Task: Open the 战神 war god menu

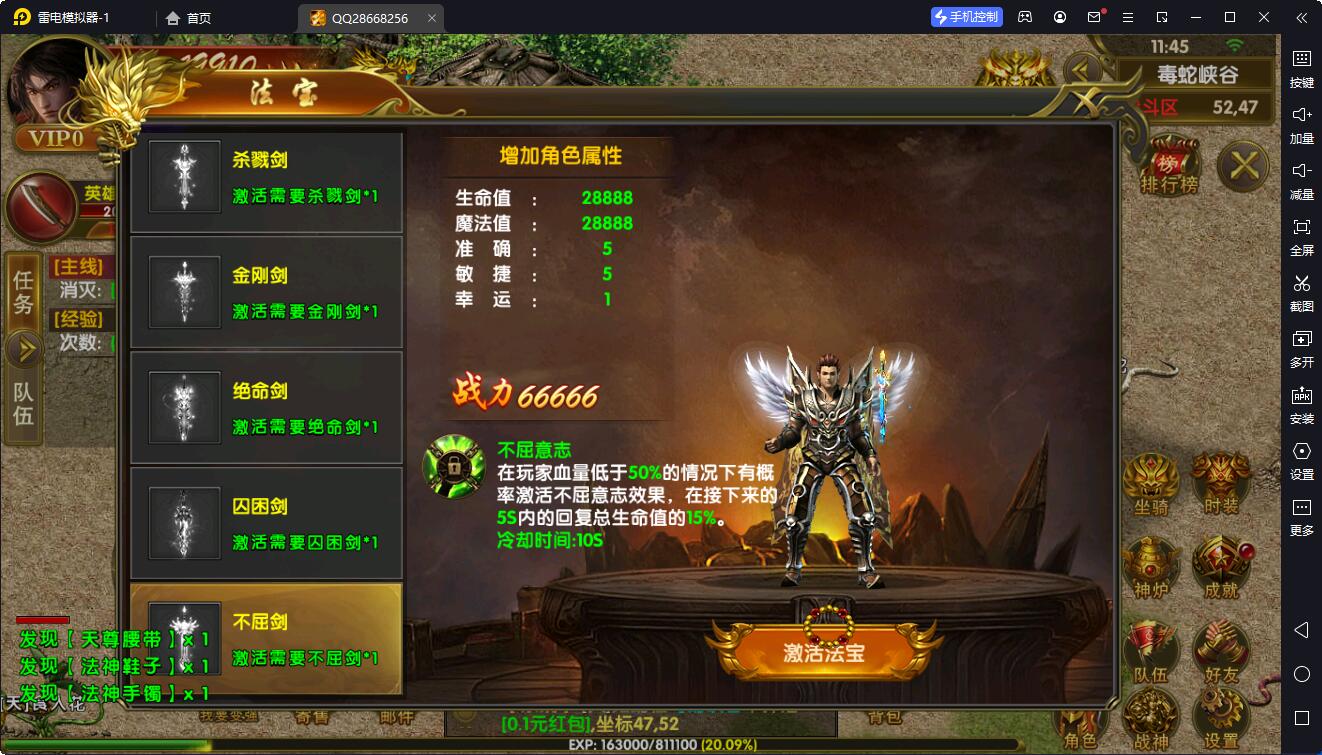Action: coord(1151,720)
